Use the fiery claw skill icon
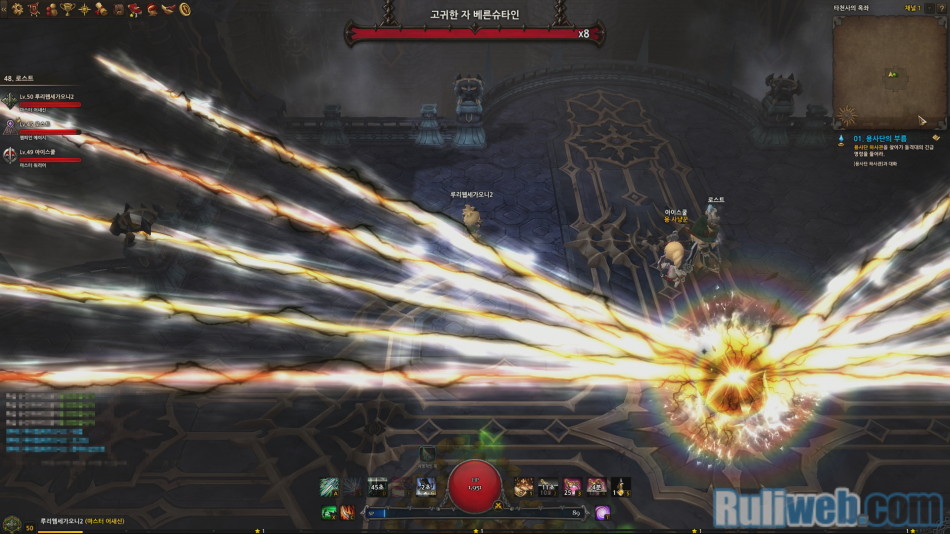The width and height of the screenshot is (950, 534). pyautogui.click(x=346, y=512)
